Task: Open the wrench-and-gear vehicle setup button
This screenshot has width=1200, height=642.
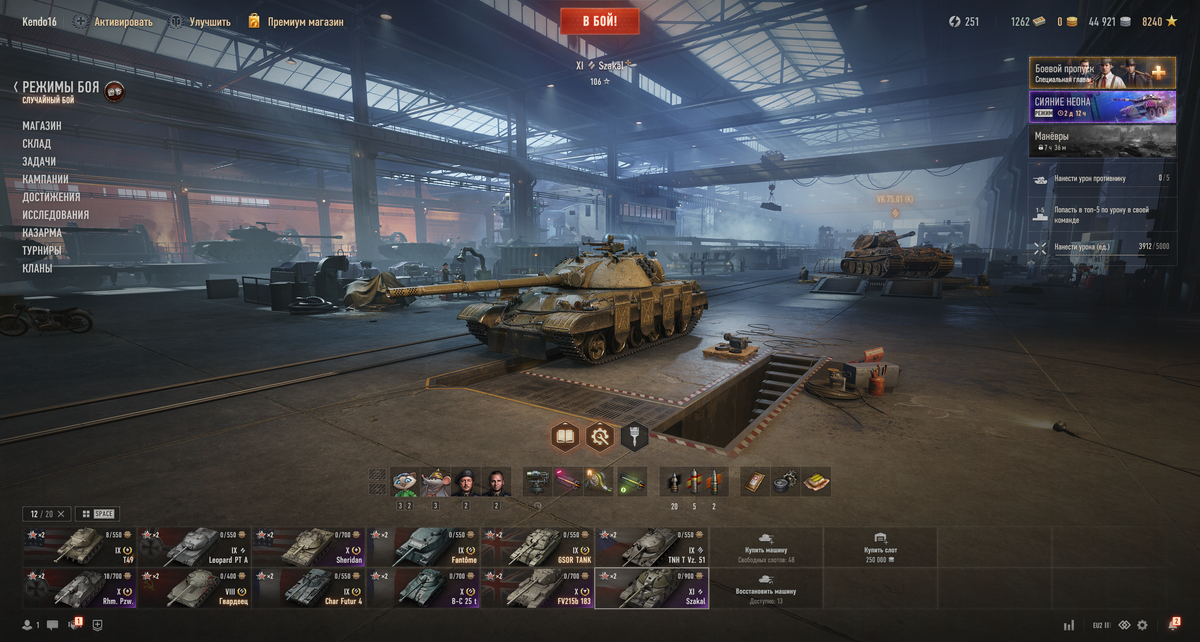Action: click(599, 436)
